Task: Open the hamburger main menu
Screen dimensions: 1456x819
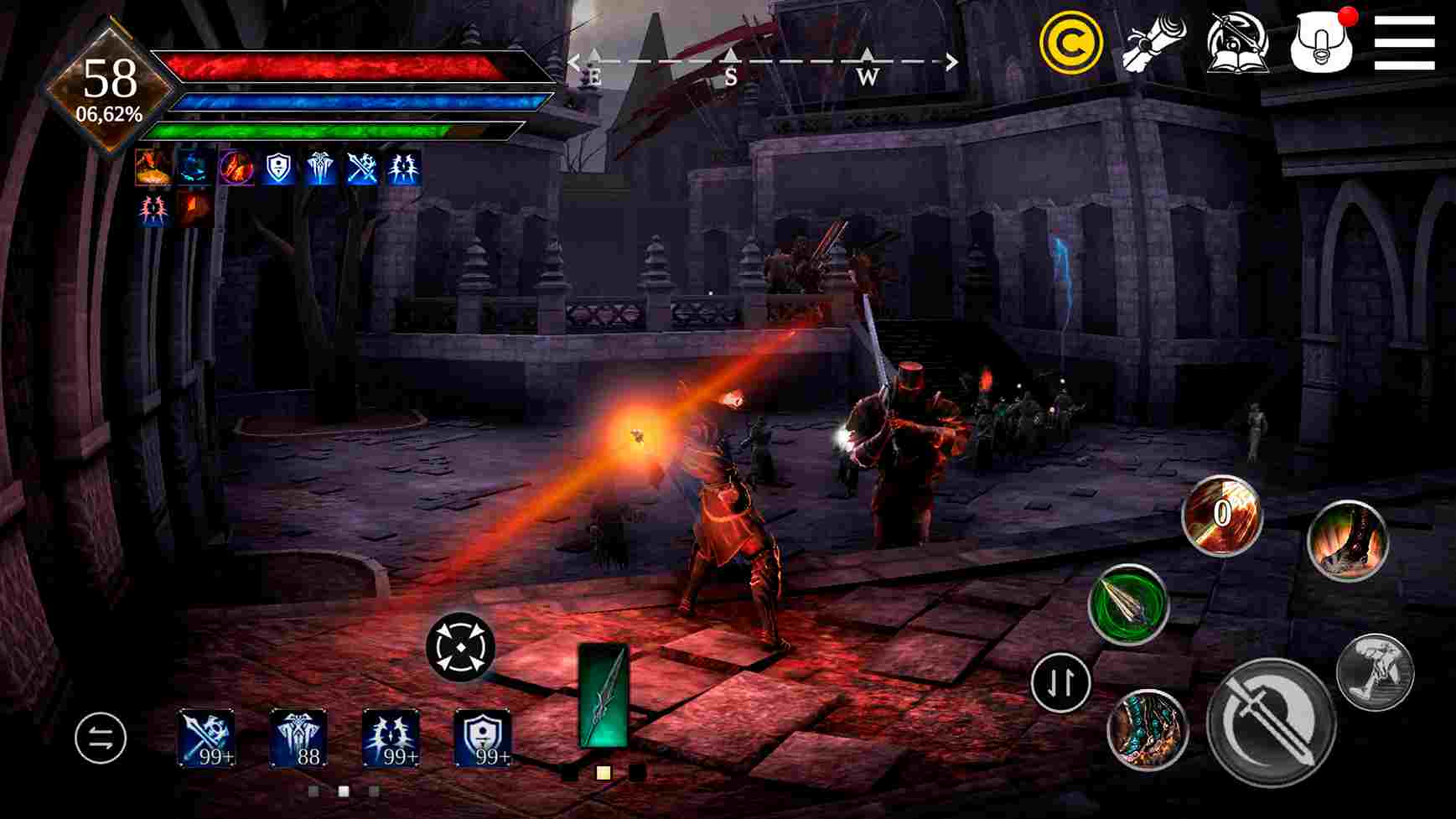Action: tap(1406, 40)
